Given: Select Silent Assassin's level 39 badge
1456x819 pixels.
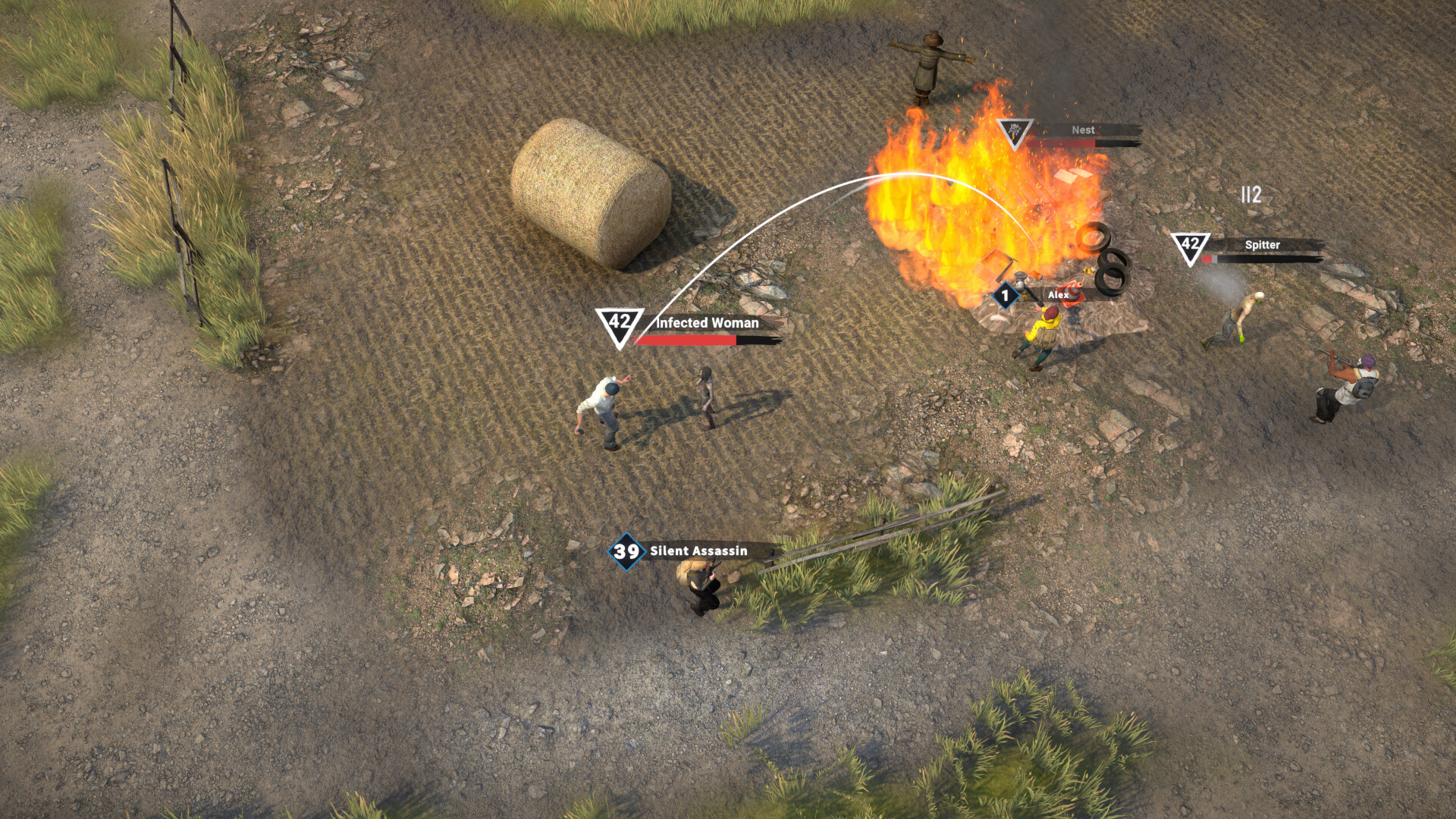Looking at the screenshot, I should tap(626, 553).
